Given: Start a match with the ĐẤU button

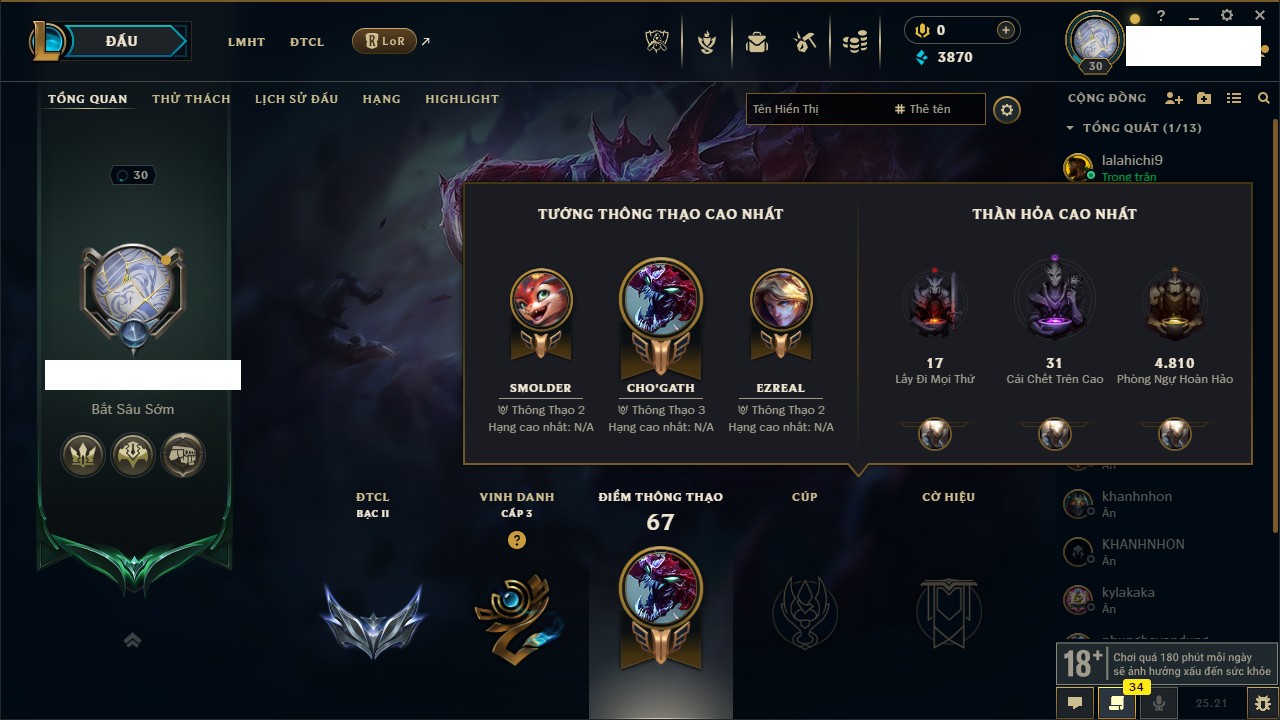Looking at the screenshot, I should (x=122, y=41).
